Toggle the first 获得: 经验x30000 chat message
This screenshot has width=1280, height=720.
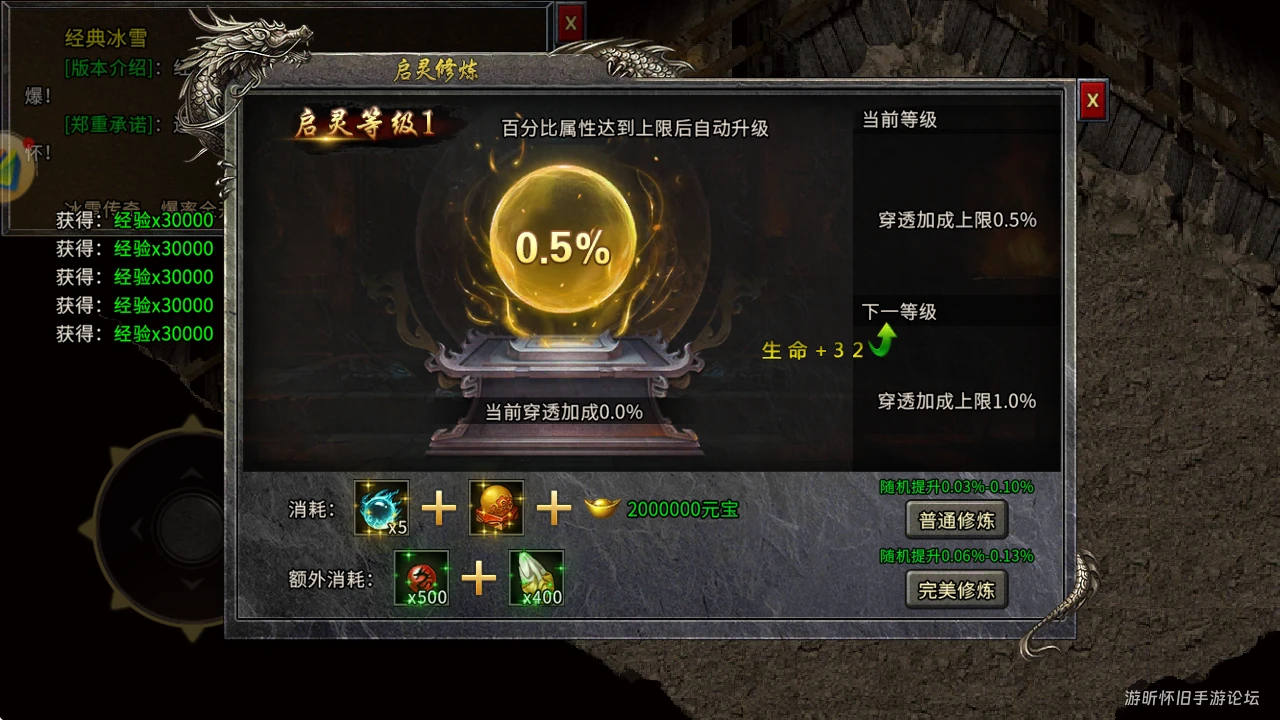(135, 220)
